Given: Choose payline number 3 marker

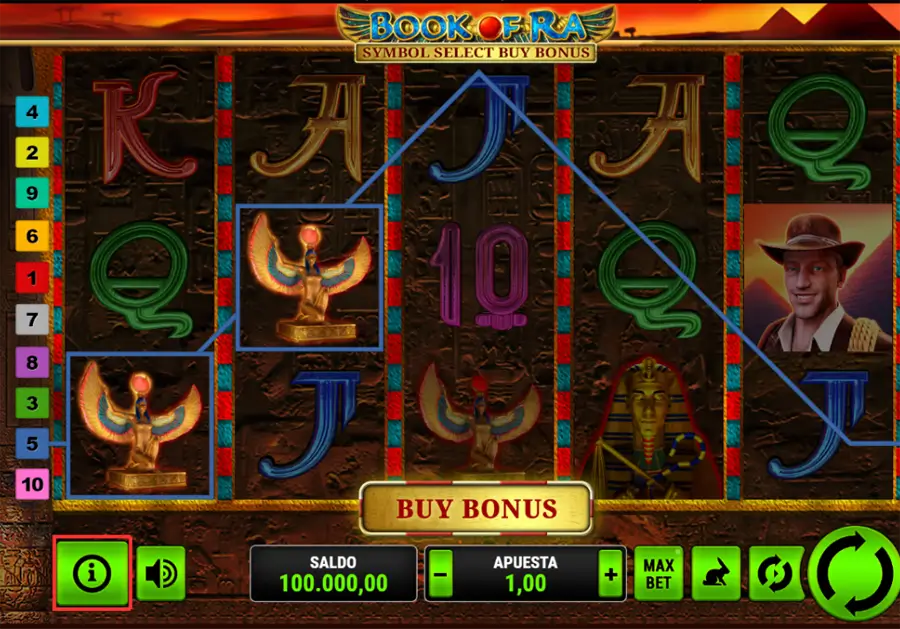Looking at the screenshot, I should (x=32, y=402).
